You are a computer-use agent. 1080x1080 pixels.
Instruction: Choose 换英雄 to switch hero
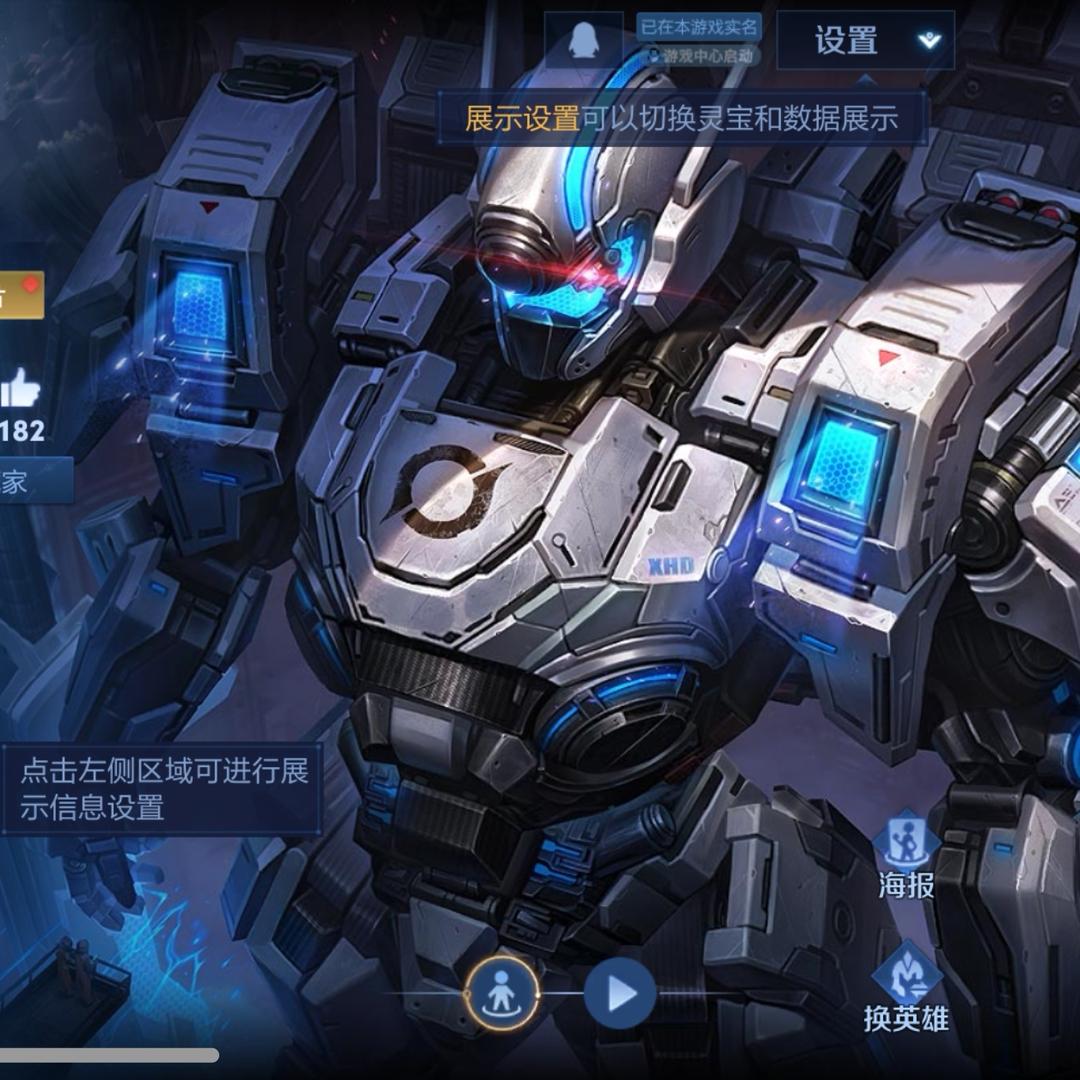906,989
